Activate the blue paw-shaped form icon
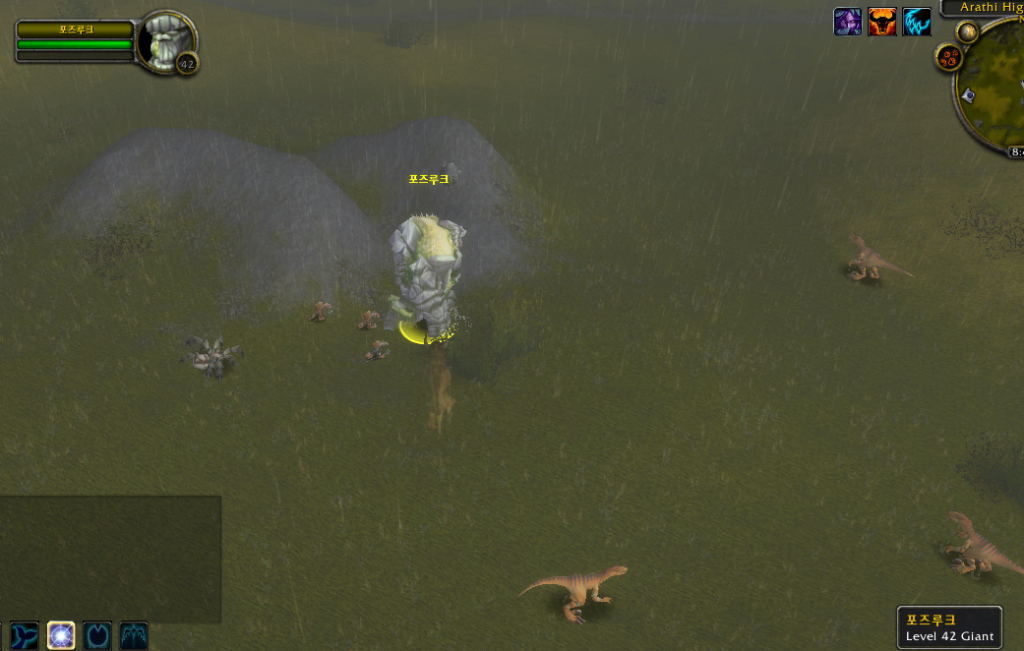The height and width of the screenshot is (651, 1024). (x=97, y=635)
